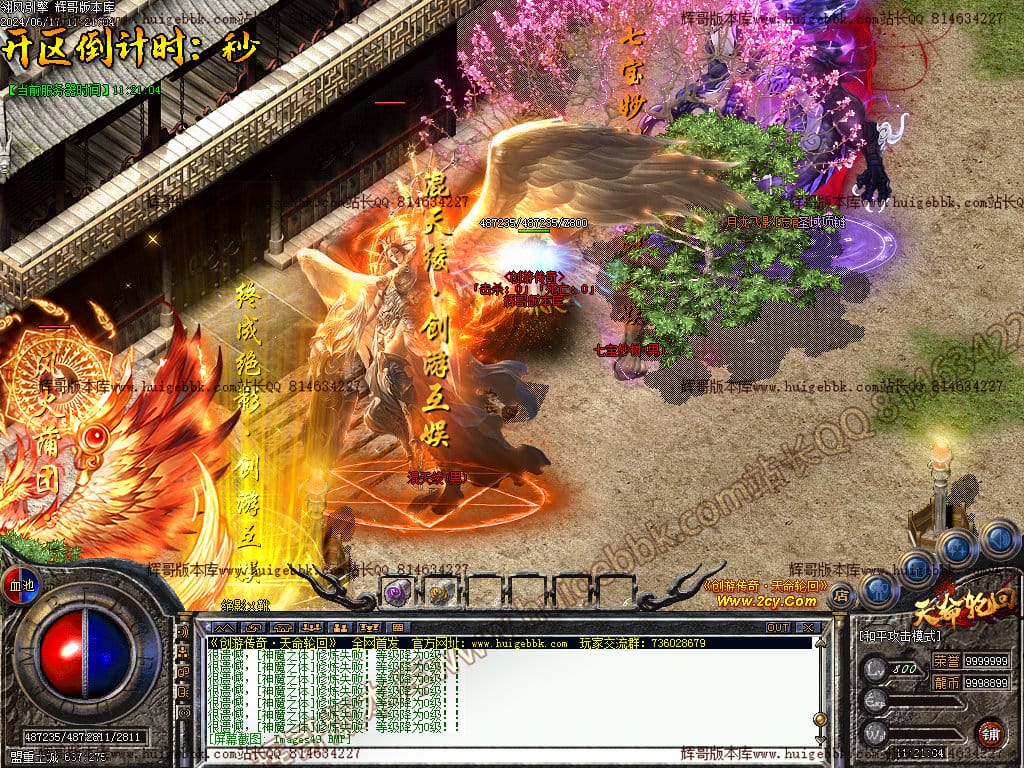The image size is (1024, 768).
Task: Select the purple orb quick slot item
Action: [x=397, y=592]
